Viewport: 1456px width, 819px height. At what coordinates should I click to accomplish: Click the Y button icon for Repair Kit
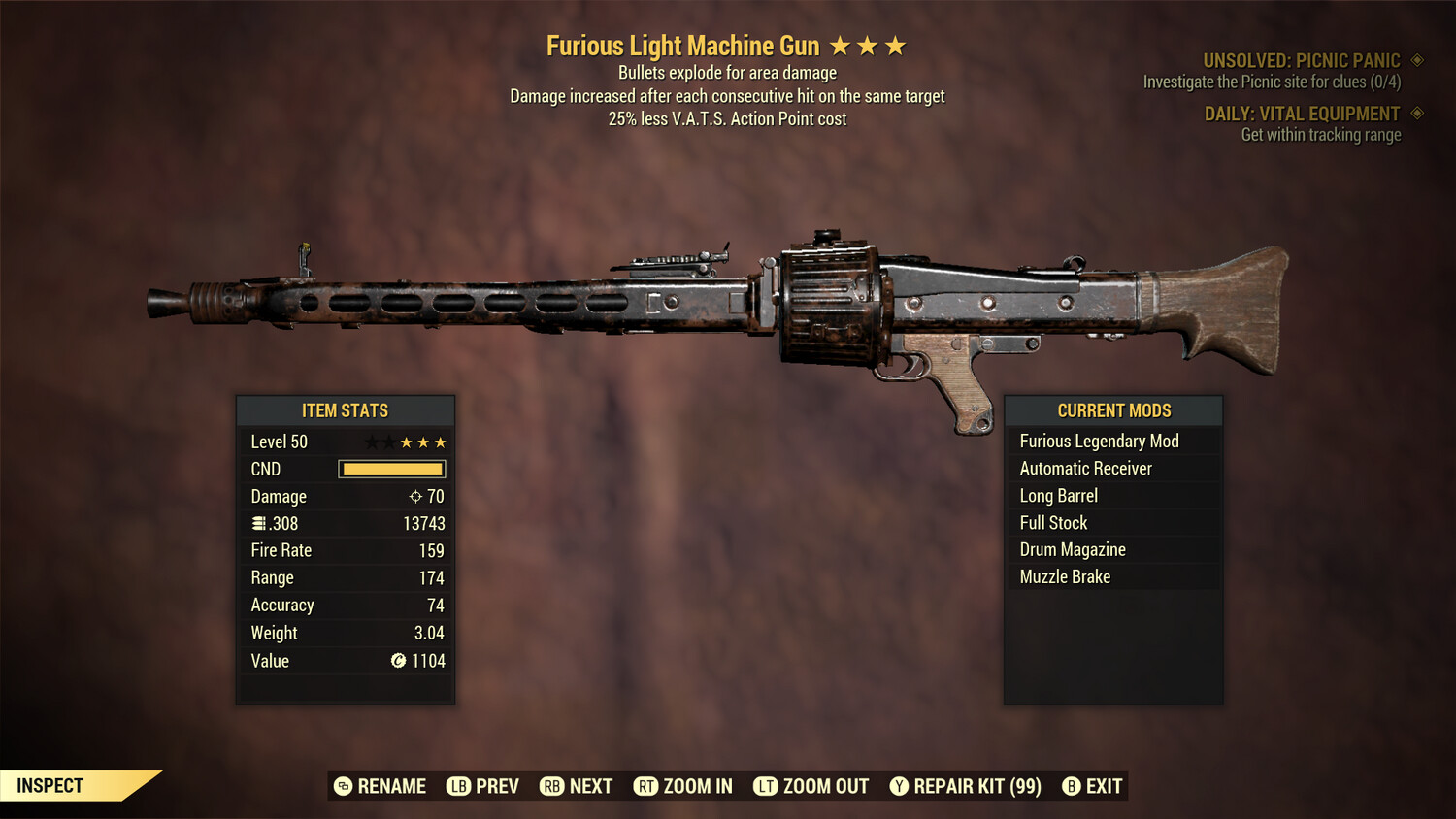pyautogui.click(x=898, y=786)
